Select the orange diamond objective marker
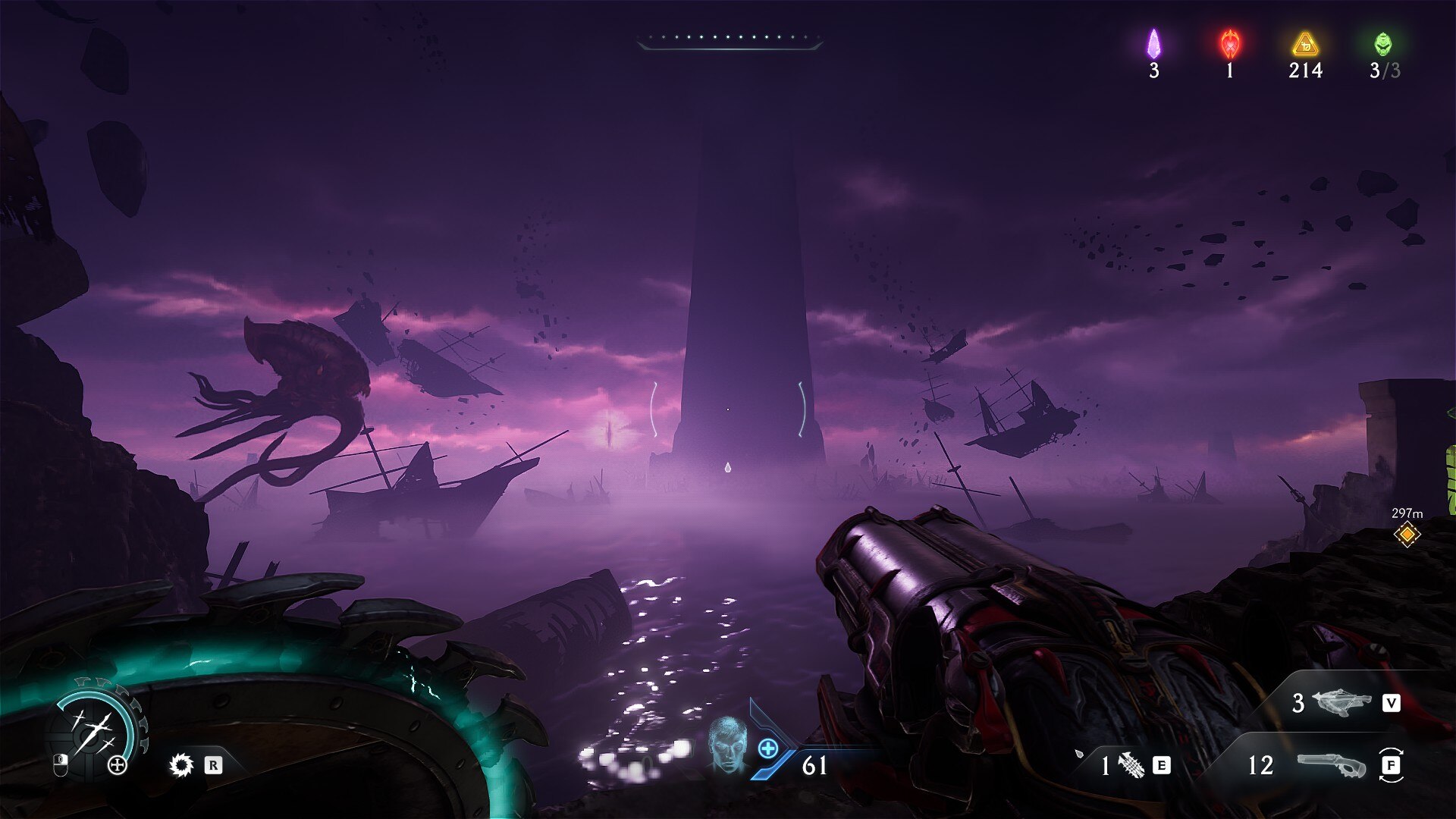This screenshot has height=819, width=1456. [1407, 535]
